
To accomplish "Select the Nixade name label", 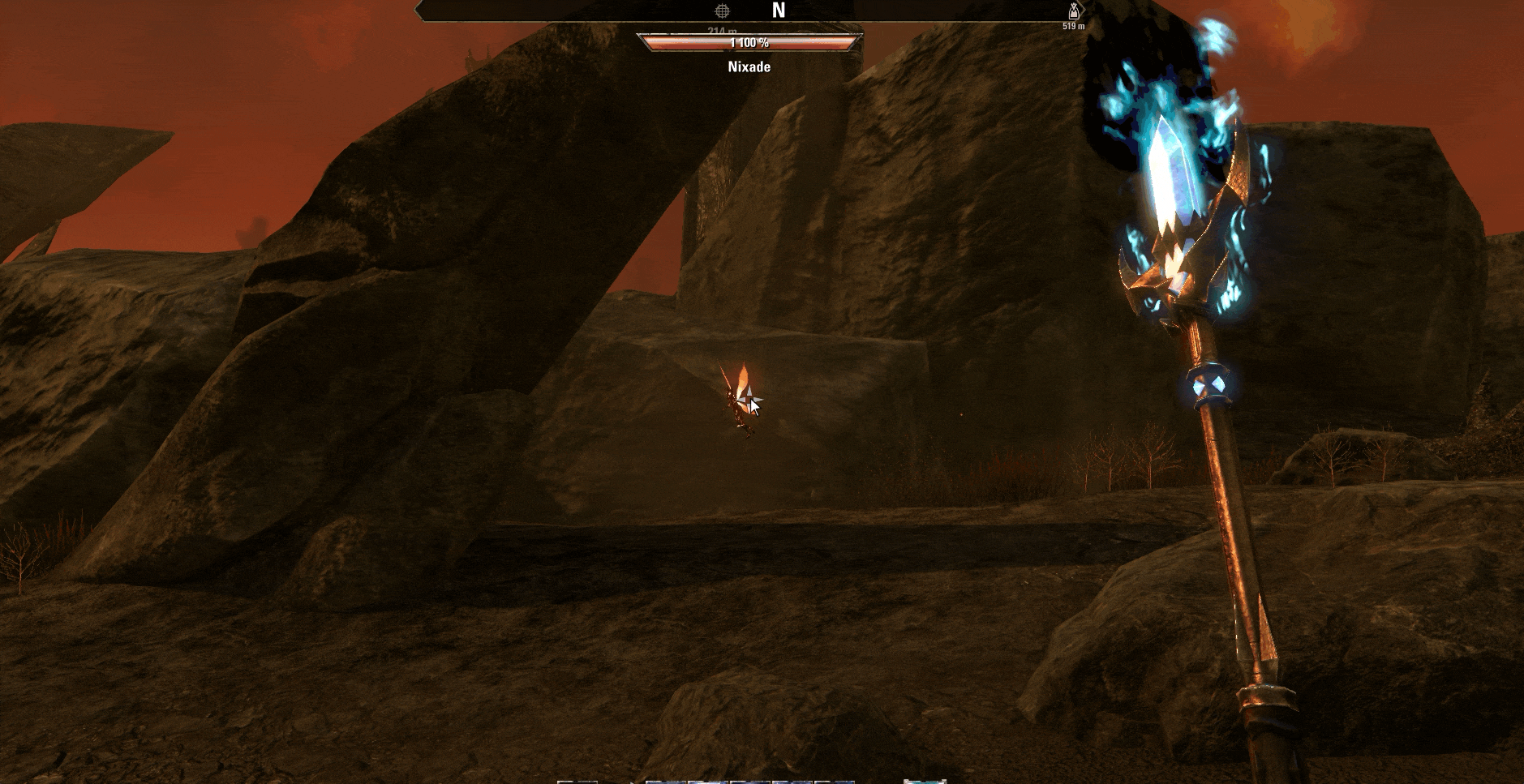I will point(748,66).
